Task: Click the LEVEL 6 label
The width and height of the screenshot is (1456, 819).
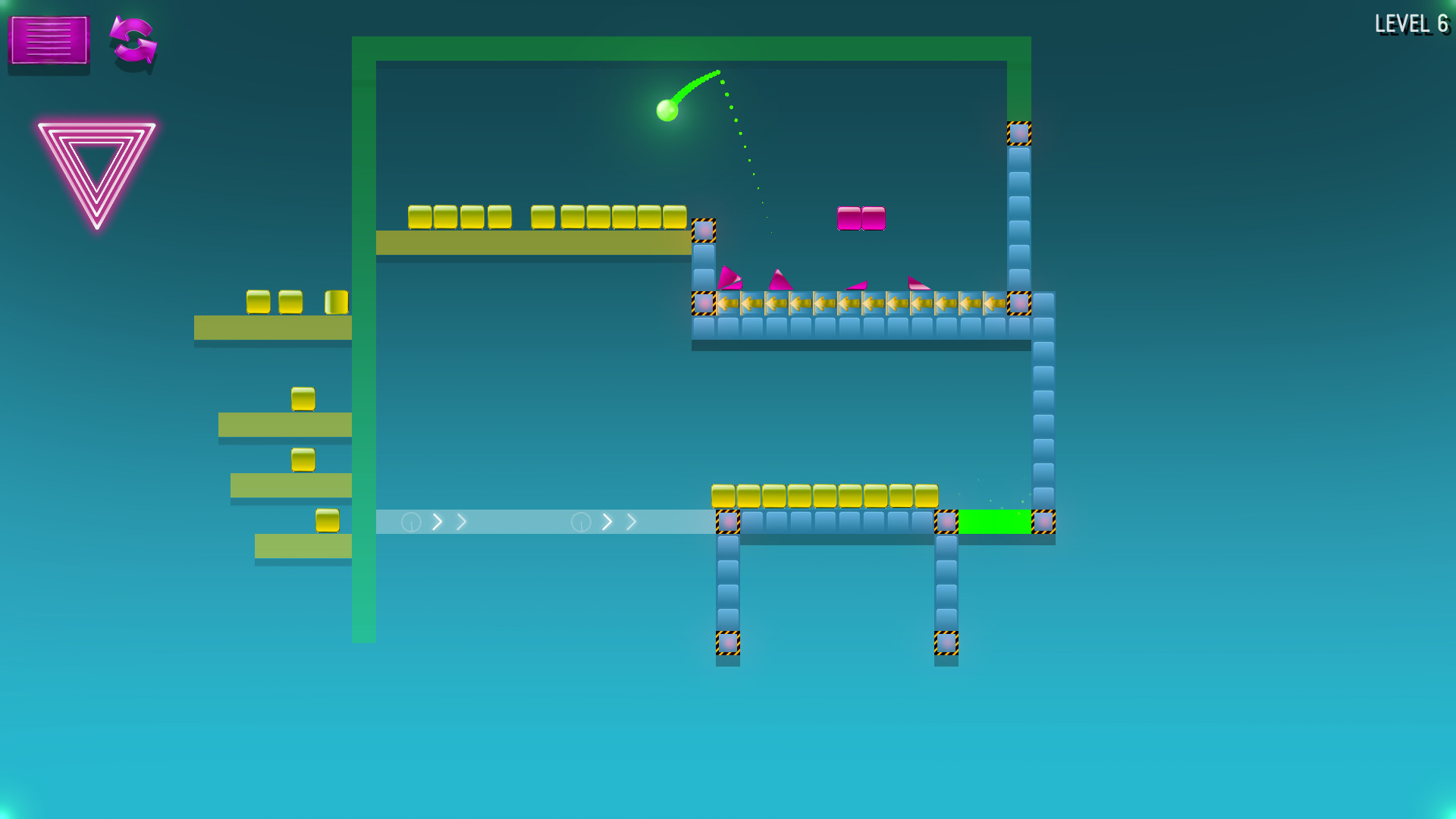Action: [1412, 24]
